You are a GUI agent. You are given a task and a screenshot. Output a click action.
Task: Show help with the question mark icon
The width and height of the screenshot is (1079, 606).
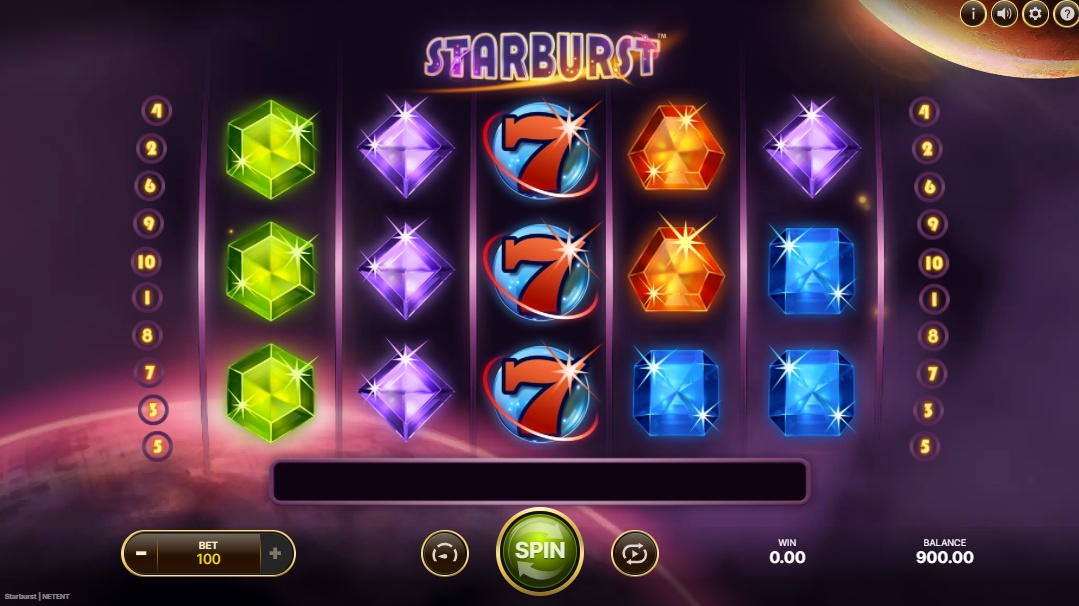point(1066,13)
